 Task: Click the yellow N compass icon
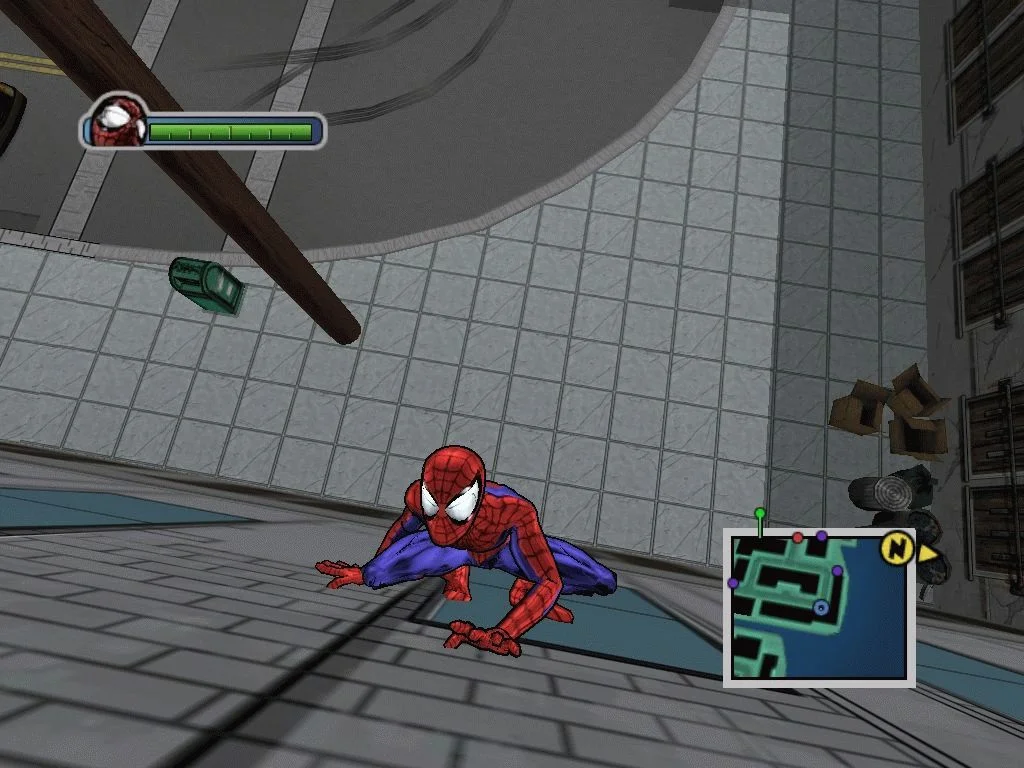(x=896, y=547)
